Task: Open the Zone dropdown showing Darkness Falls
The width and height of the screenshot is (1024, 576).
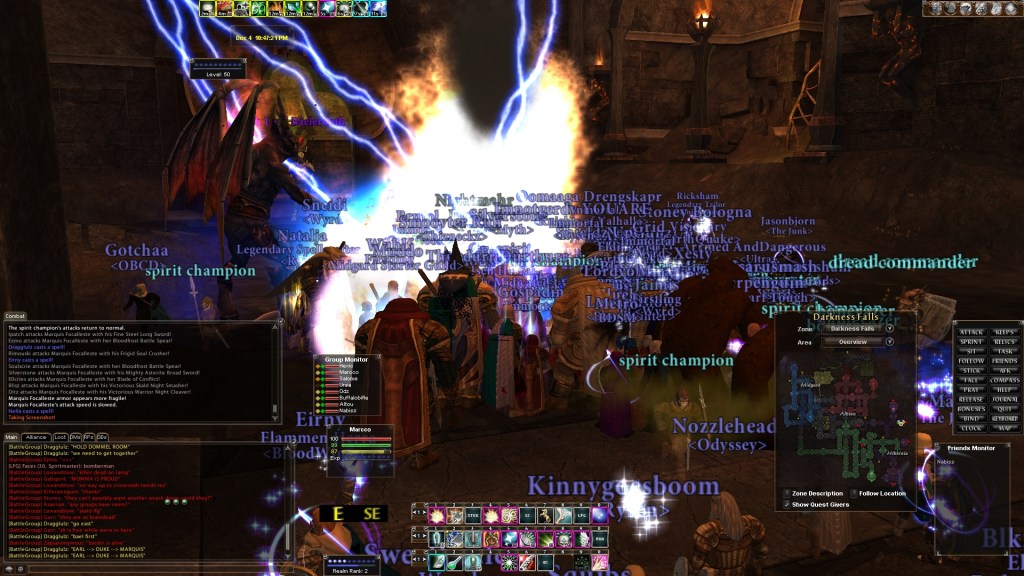Action: (889, 328)
